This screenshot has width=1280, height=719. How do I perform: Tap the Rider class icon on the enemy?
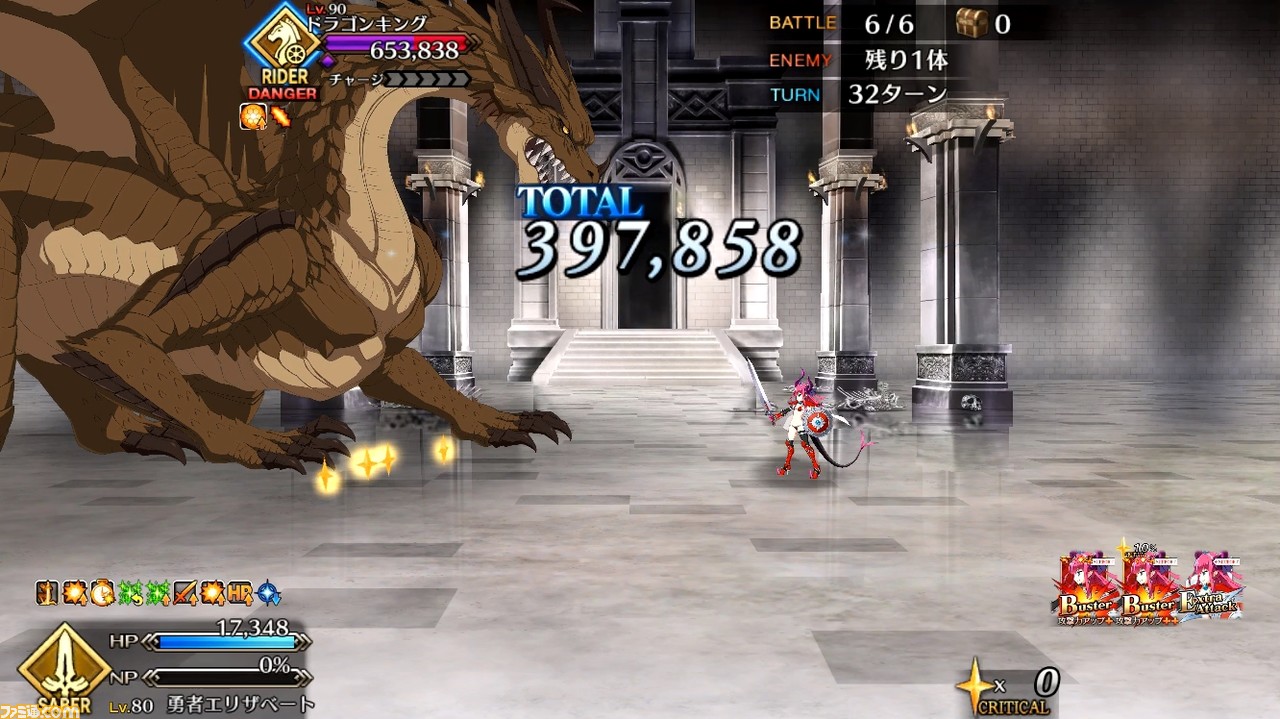point(282,44)
